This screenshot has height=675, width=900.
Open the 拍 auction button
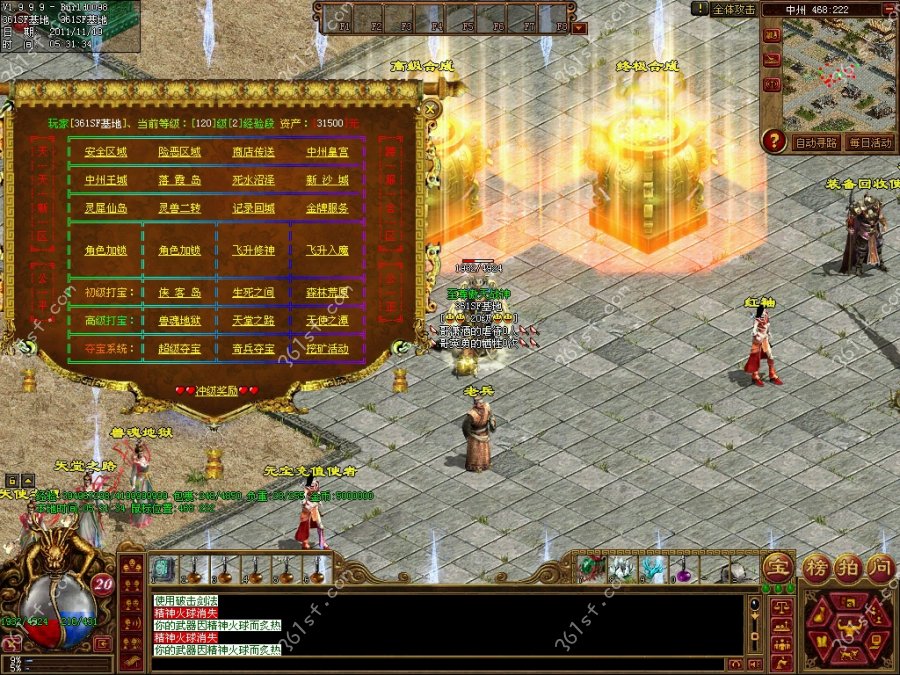pos(848,566)
